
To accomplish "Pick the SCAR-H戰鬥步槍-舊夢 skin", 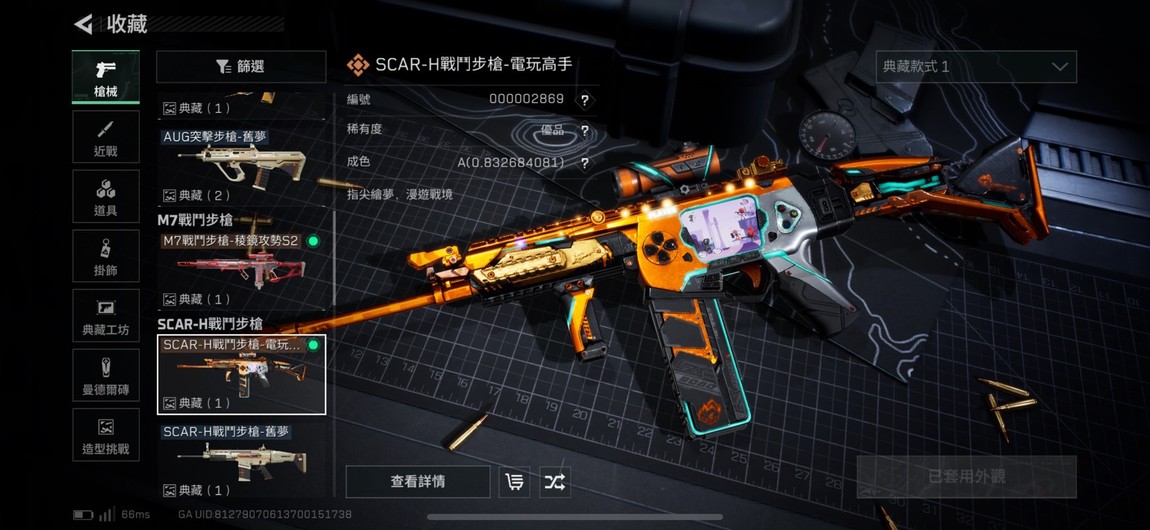I will 241,460.
